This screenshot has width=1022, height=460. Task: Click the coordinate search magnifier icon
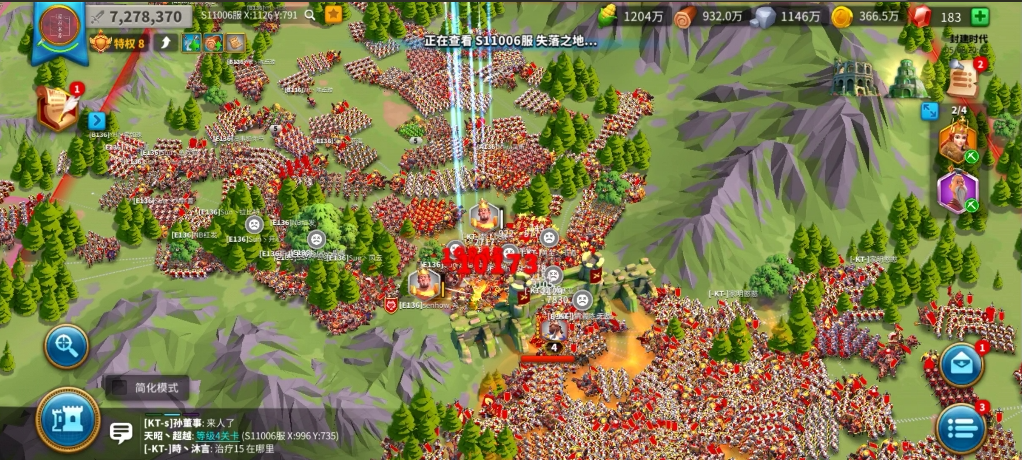coord(312,15)
